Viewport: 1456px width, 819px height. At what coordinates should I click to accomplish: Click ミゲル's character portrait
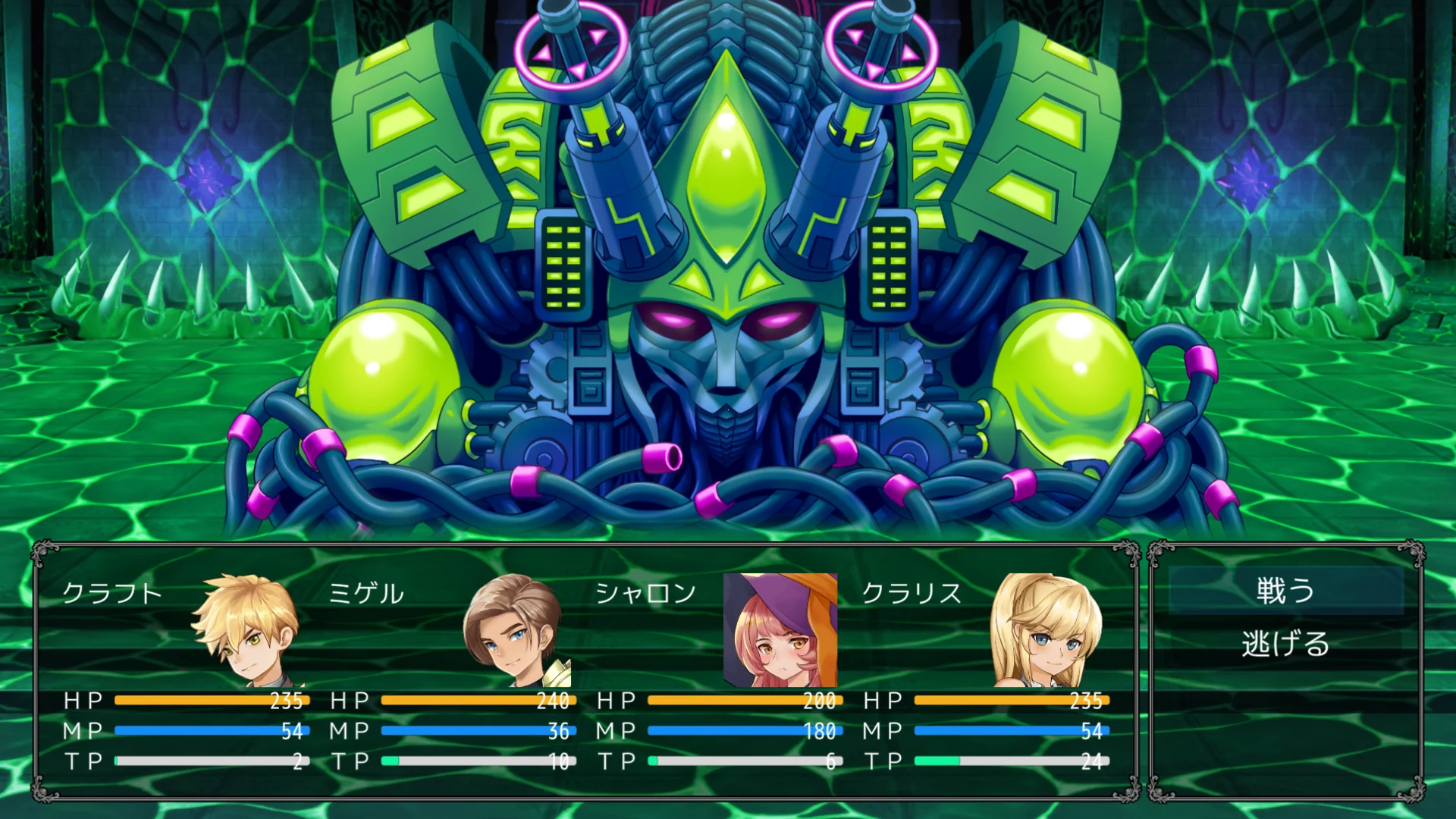[x=514, y=630]
